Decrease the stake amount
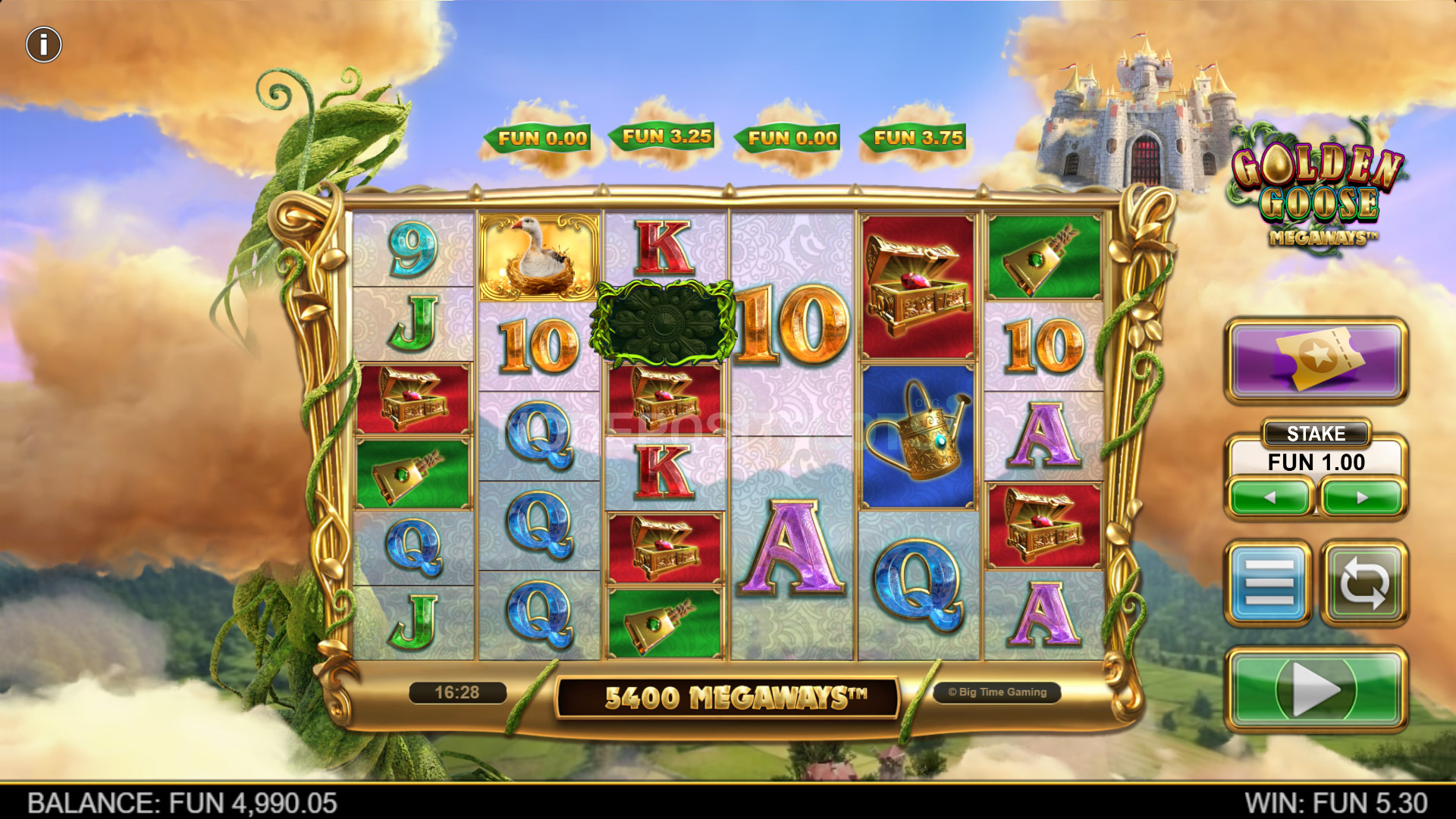The height and width of the screenshot is (819, 1456). tap(1270, 498)
